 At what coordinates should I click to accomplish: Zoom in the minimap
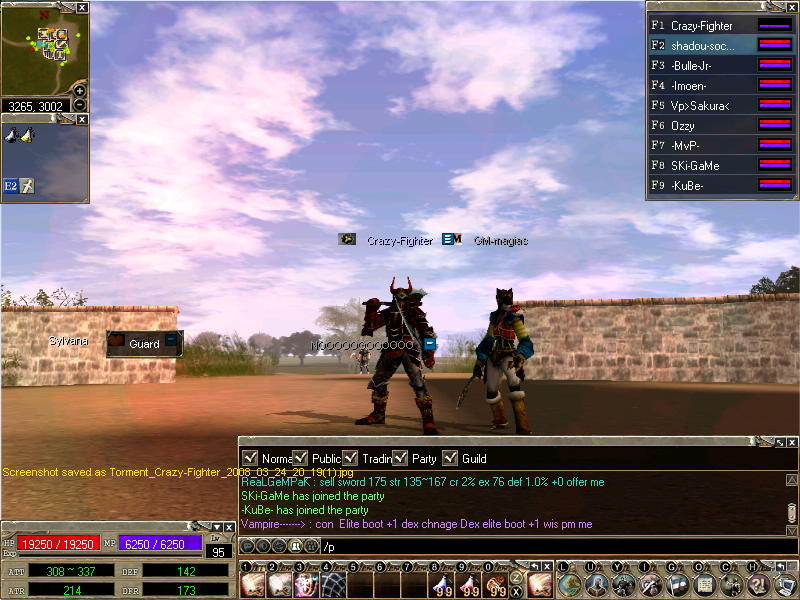click(x=80, y=90)
